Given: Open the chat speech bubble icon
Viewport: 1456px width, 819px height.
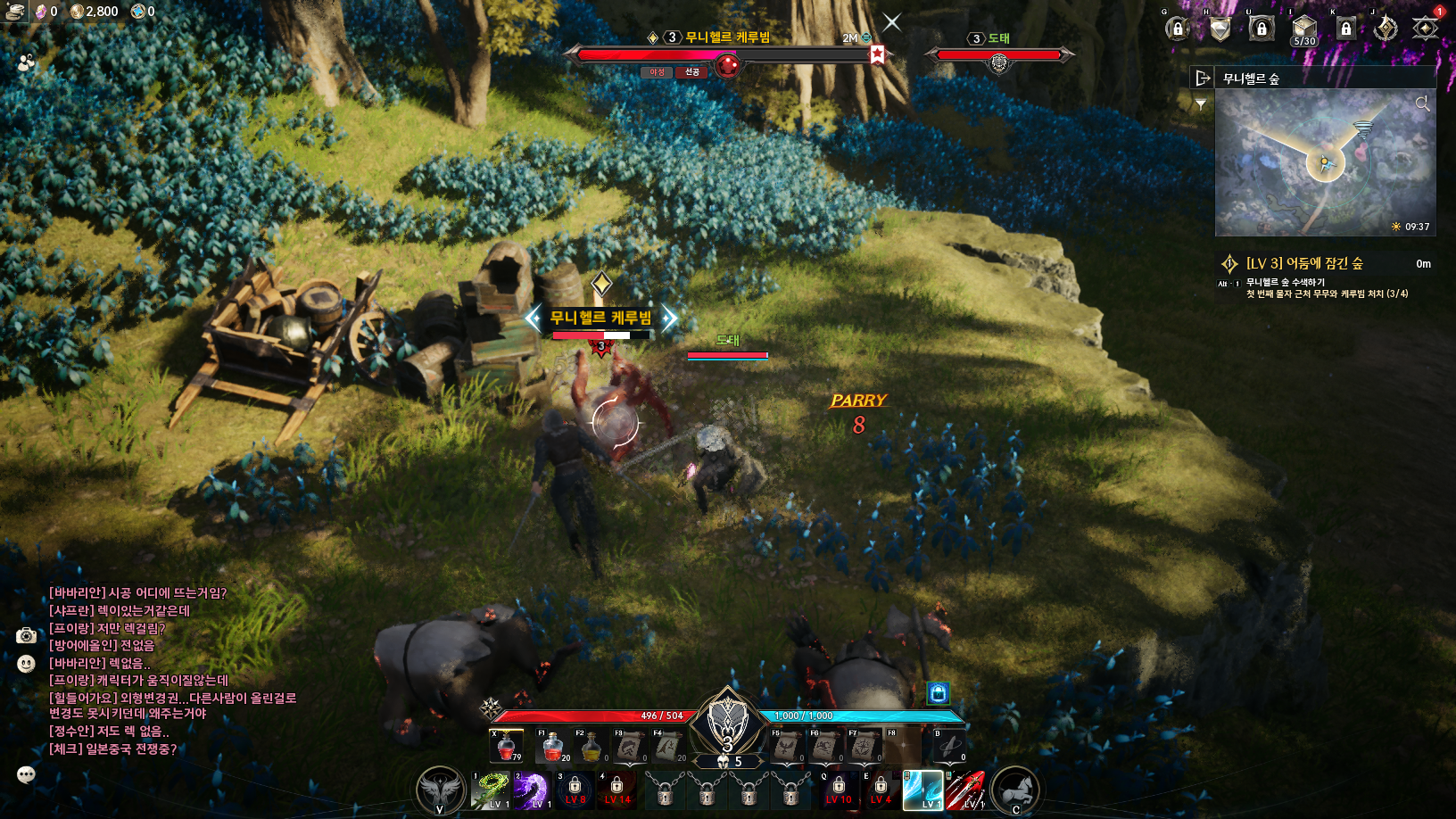Looking at the screenshot, I should tap(26, 774).
